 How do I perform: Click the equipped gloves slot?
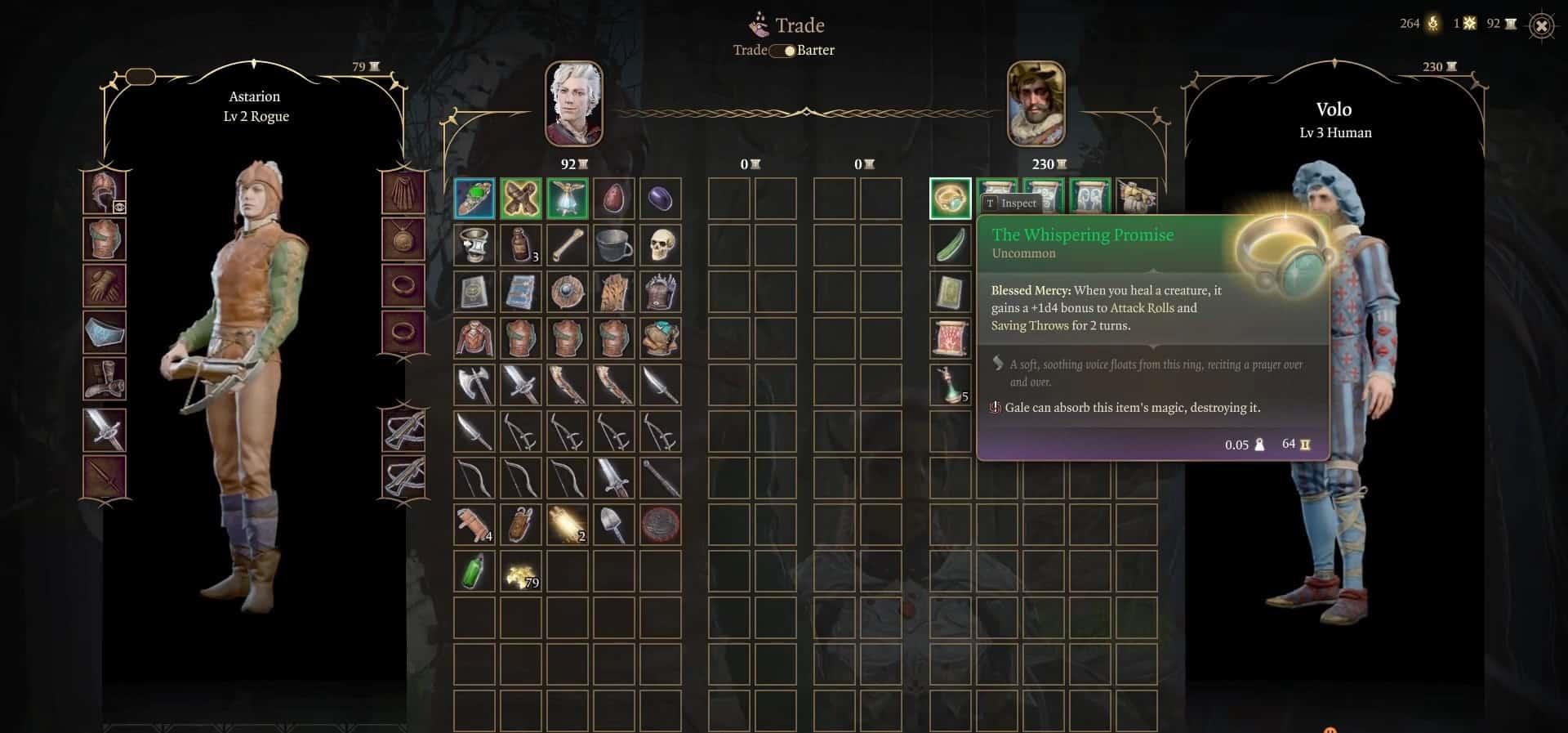105,286
